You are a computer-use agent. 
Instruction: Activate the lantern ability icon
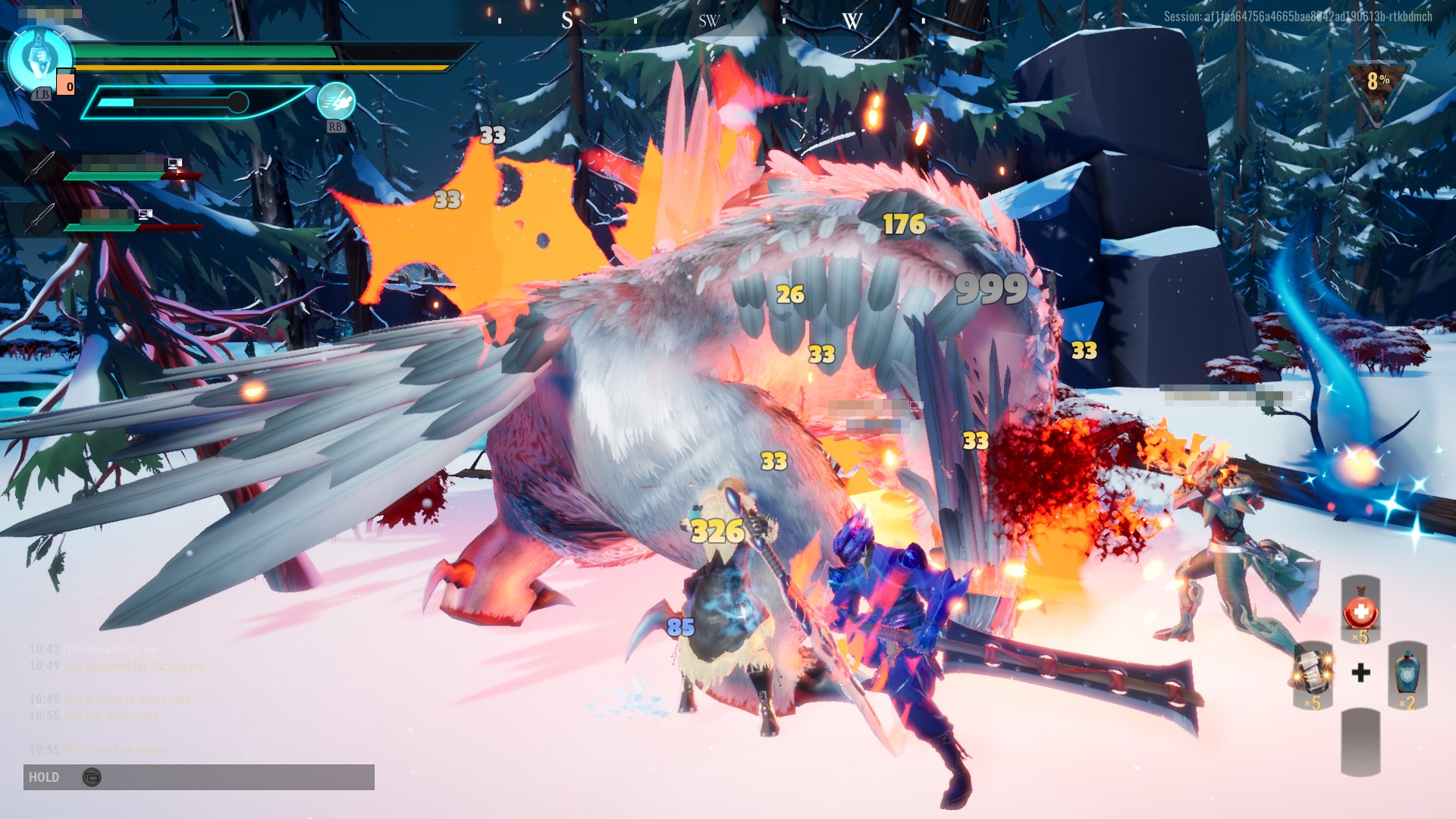click(x=39, y=59)
